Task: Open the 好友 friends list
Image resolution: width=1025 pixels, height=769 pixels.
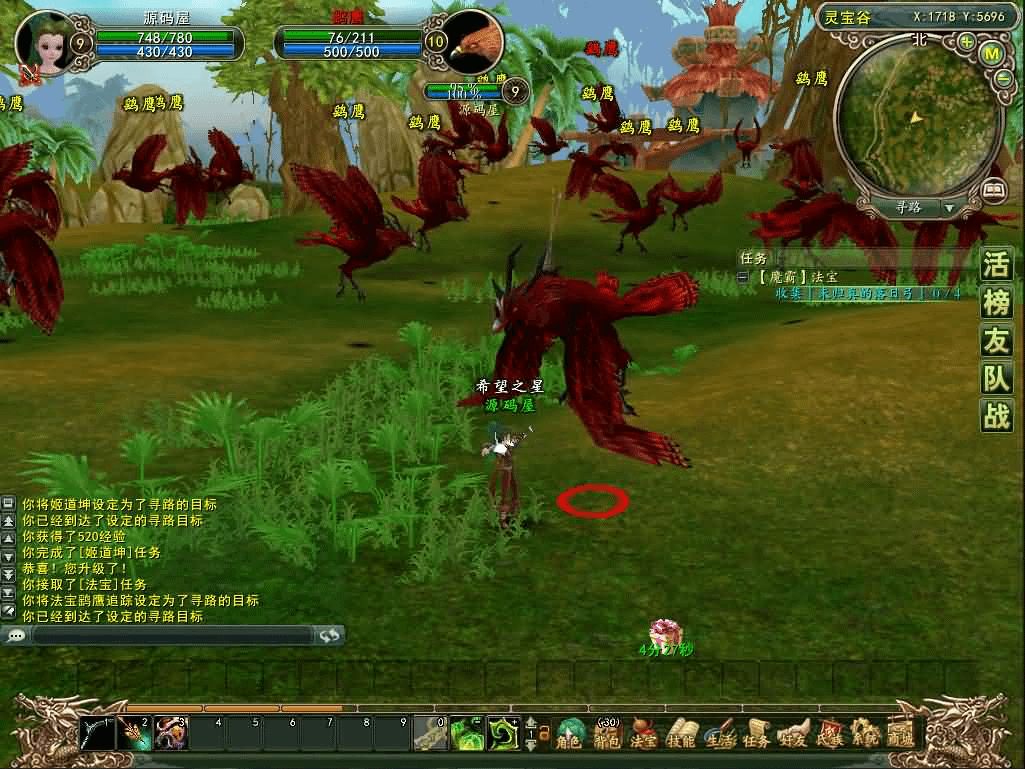Action: click(793, 736)
